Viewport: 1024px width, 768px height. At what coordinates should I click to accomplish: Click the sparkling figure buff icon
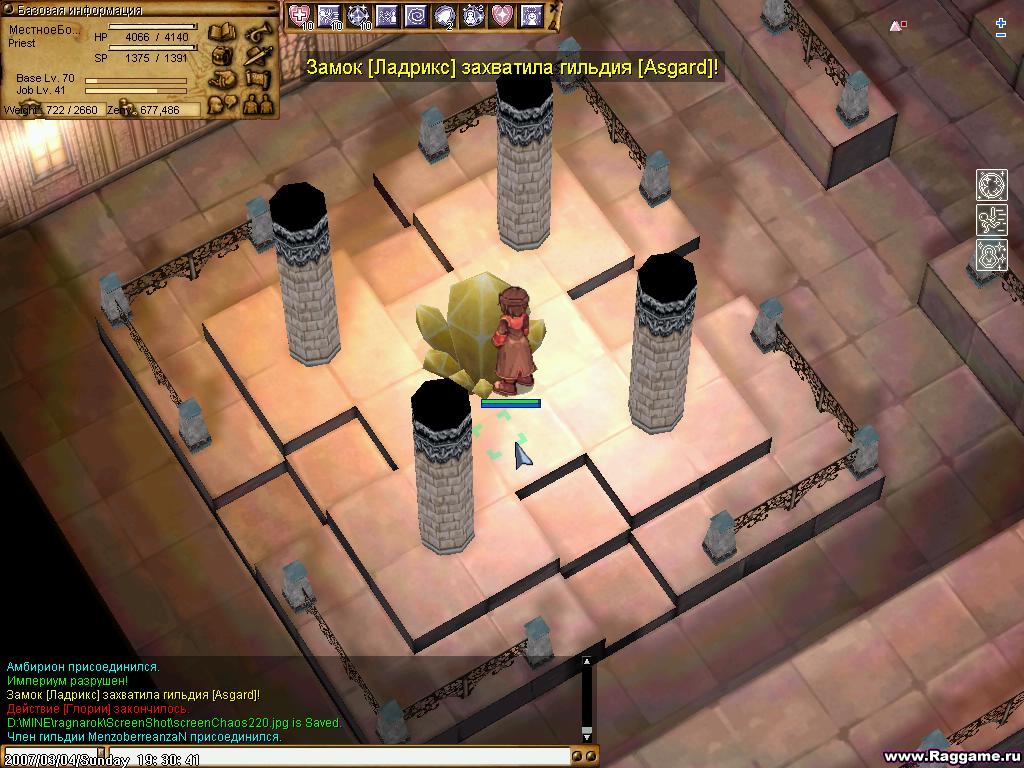(x=991, y=255)
